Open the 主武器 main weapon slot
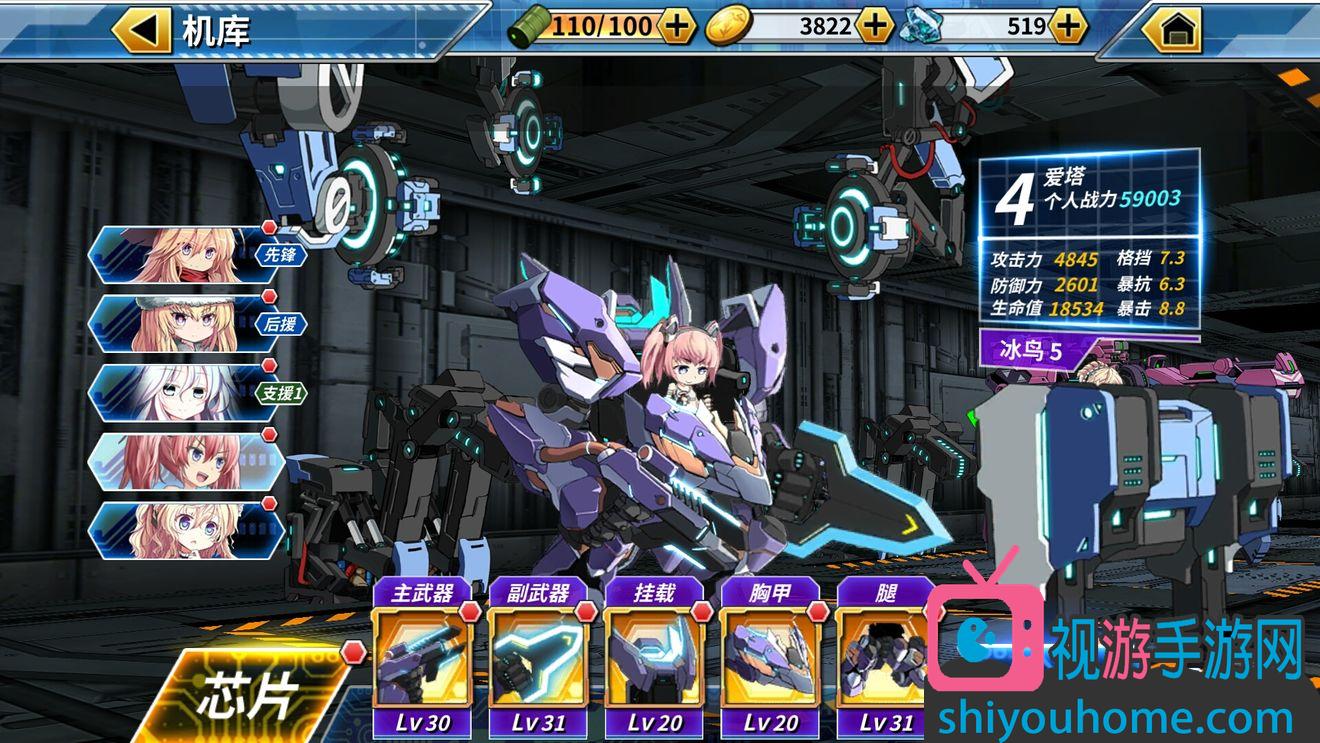The height and width of the screenshot is (743, 1320). pyautogui.click(x=423, y=658)
